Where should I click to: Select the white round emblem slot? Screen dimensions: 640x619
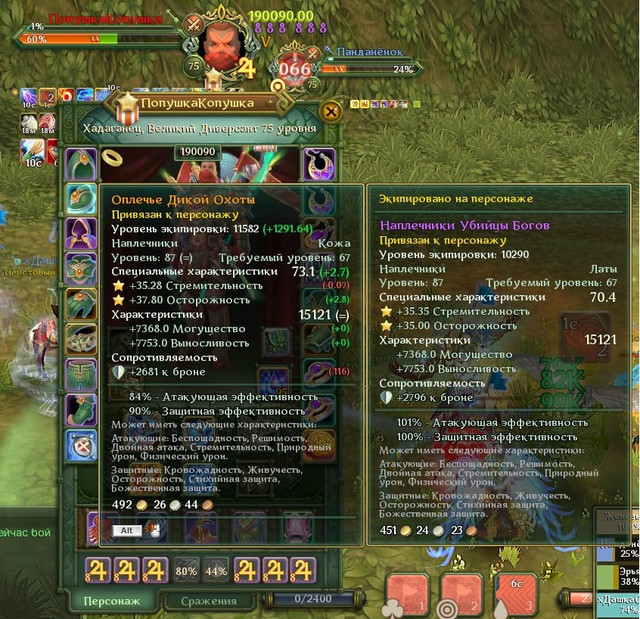81,445
